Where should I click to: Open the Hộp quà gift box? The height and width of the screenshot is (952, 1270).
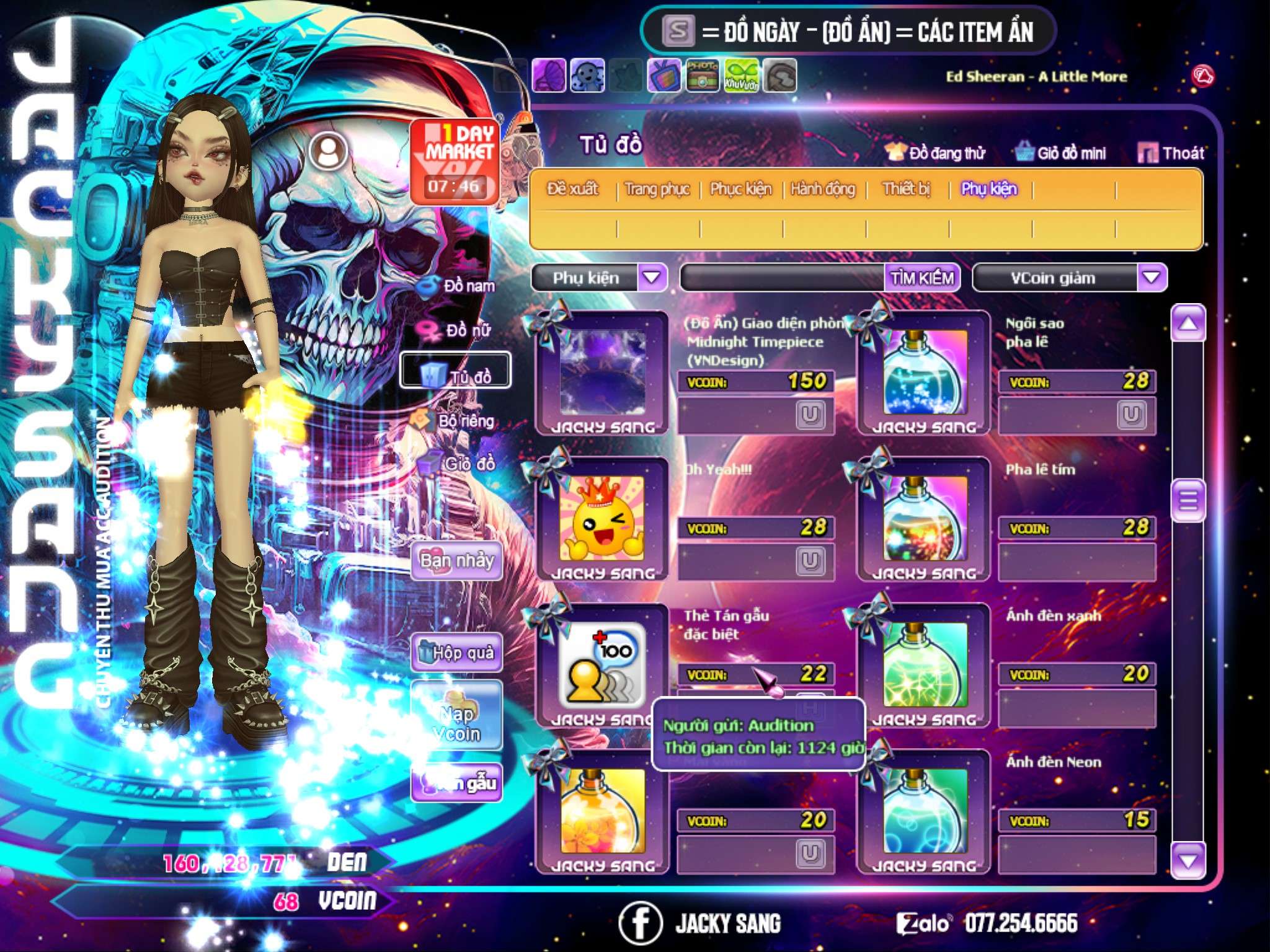tap(457, 653)
